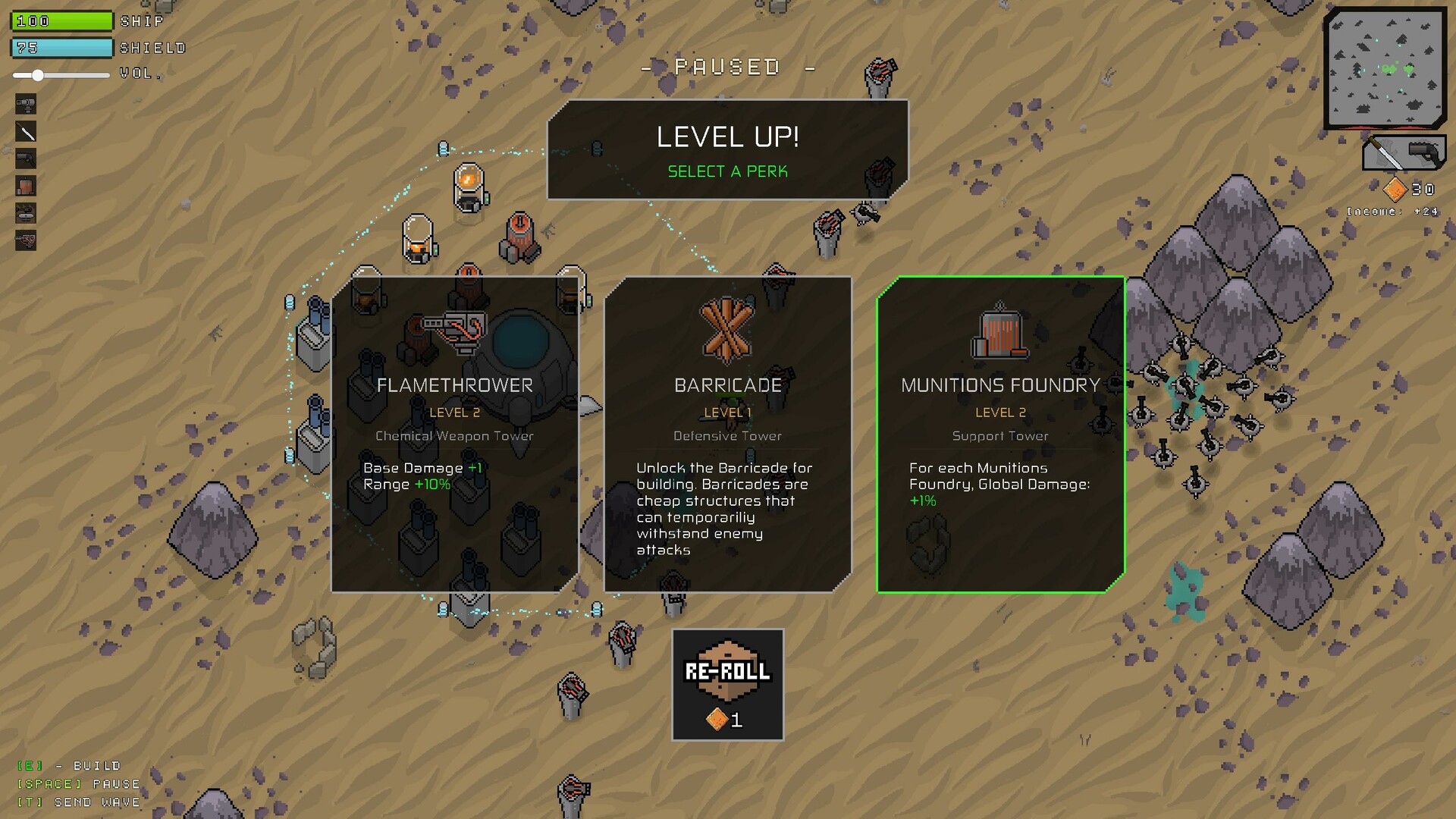Select the turret weapon in the sidebar
1456x819 pixels.
click(x=25, y=104)
